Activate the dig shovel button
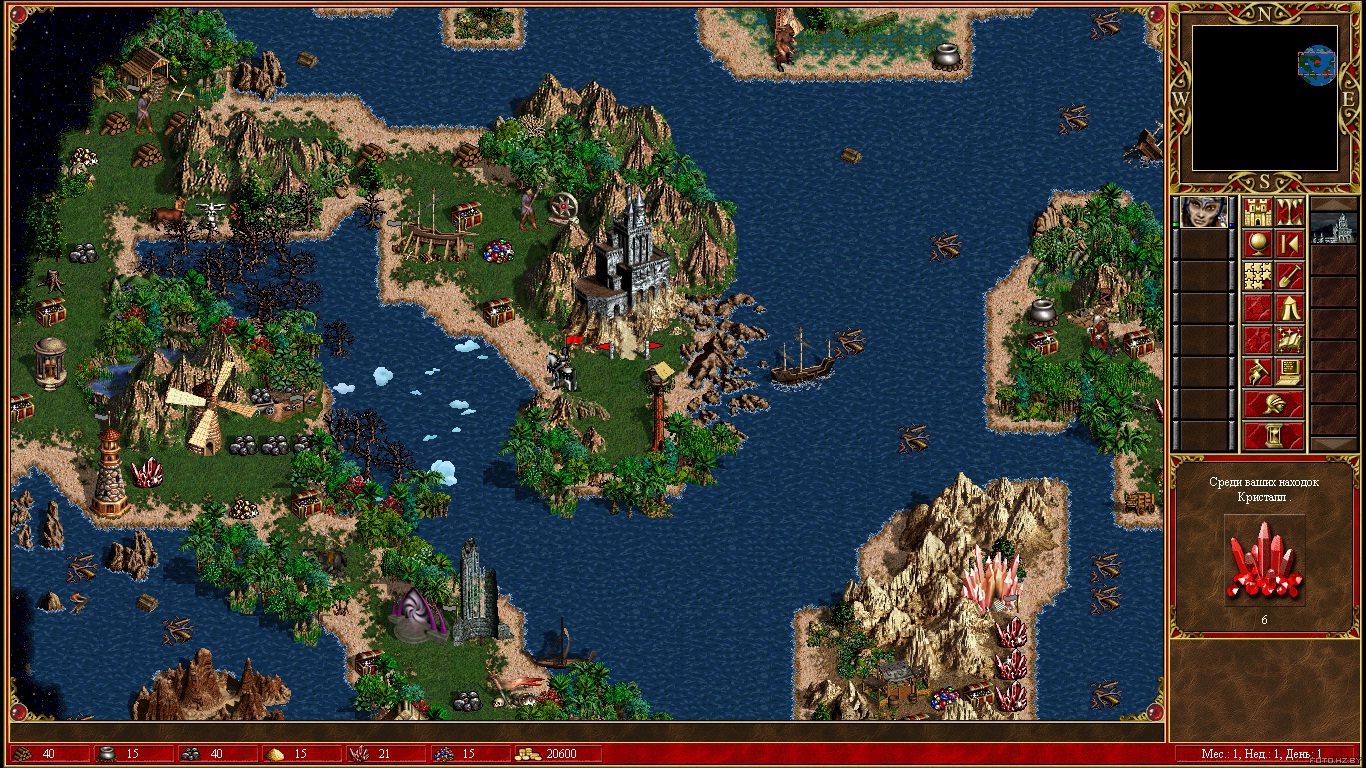Screen dimensions: 1366x768 (x=1289, y=275)
